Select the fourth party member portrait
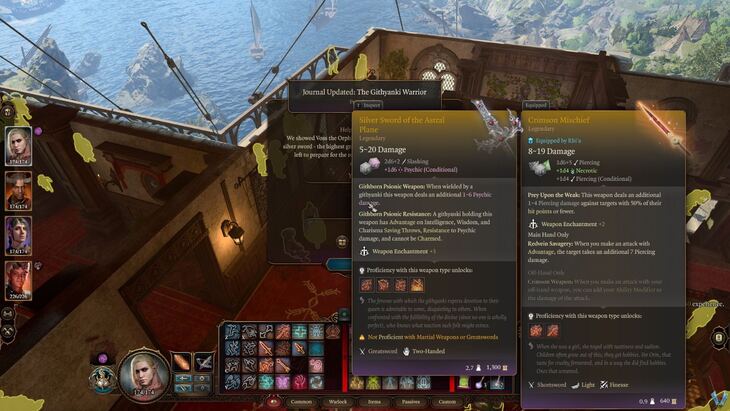The height and width of the screenshot is (411, 730). point(18,280)
